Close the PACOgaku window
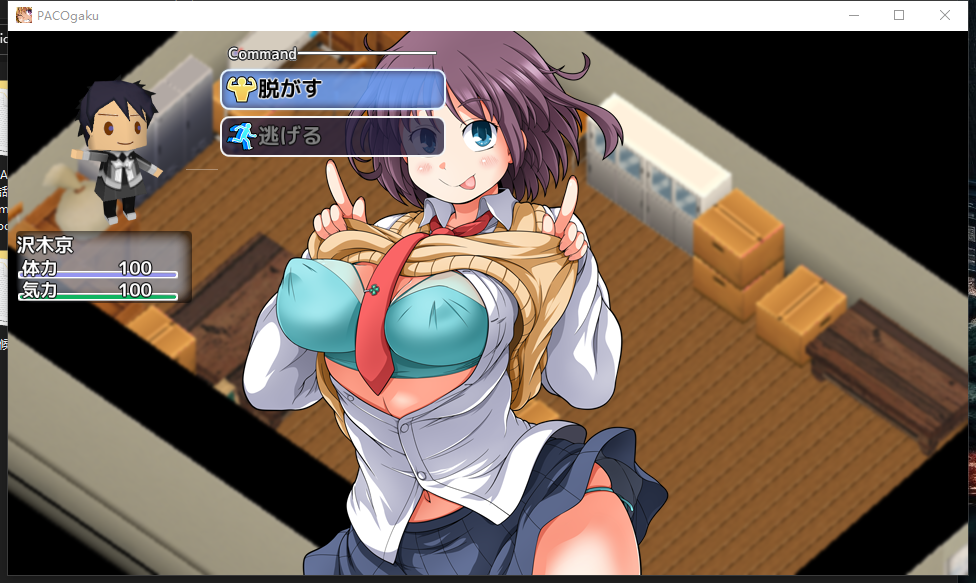This screenshot has height=583, width=976. click(x=944, y=15)
